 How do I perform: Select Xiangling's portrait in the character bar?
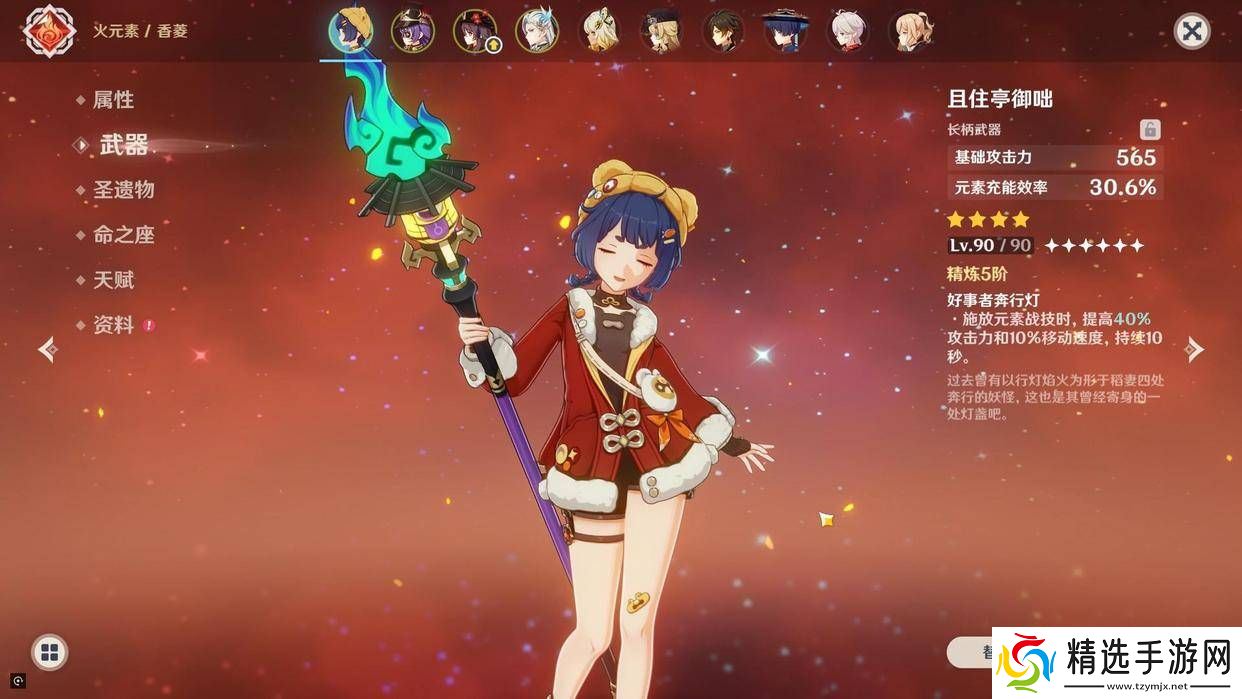[351, 31]
